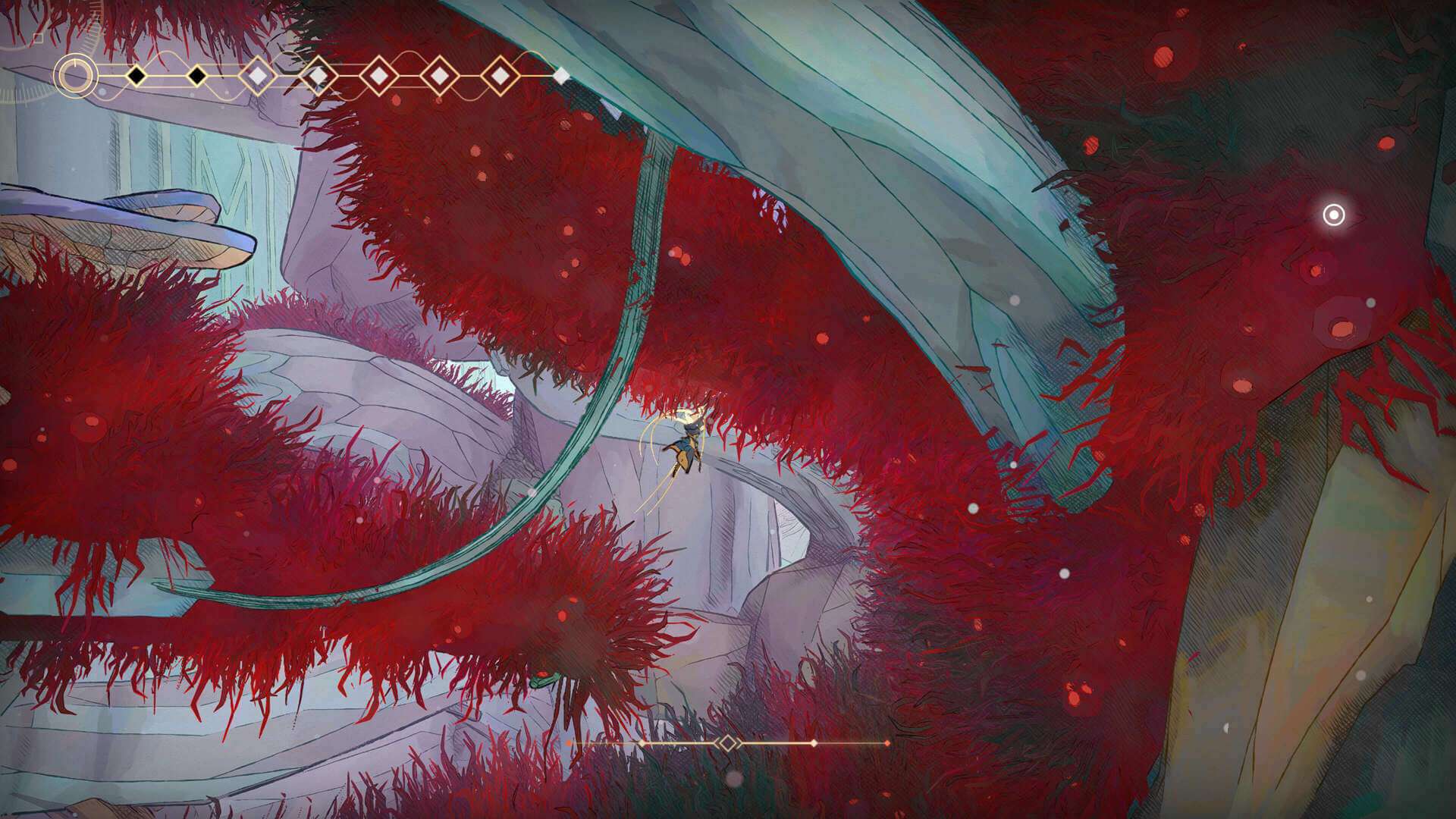Screen dimensions: 1456x819
Task: Click the chevron arrows flanking the bottom bar diamond
Action: click(737, 742)
